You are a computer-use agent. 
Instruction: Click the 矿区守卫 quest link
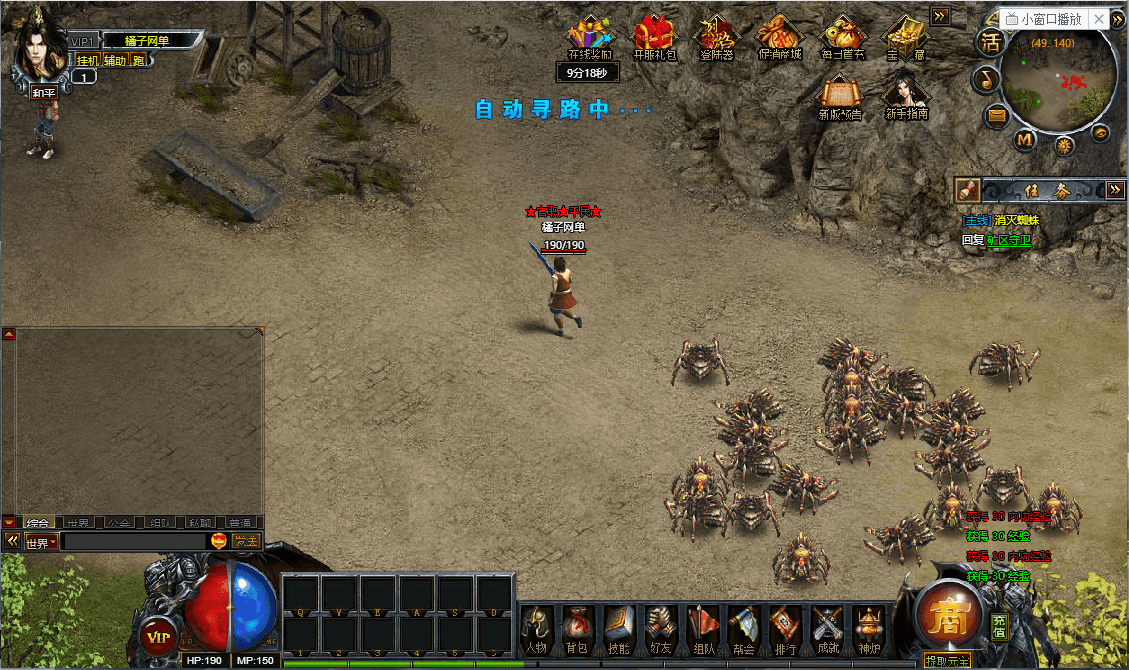tap(1008, 241)
